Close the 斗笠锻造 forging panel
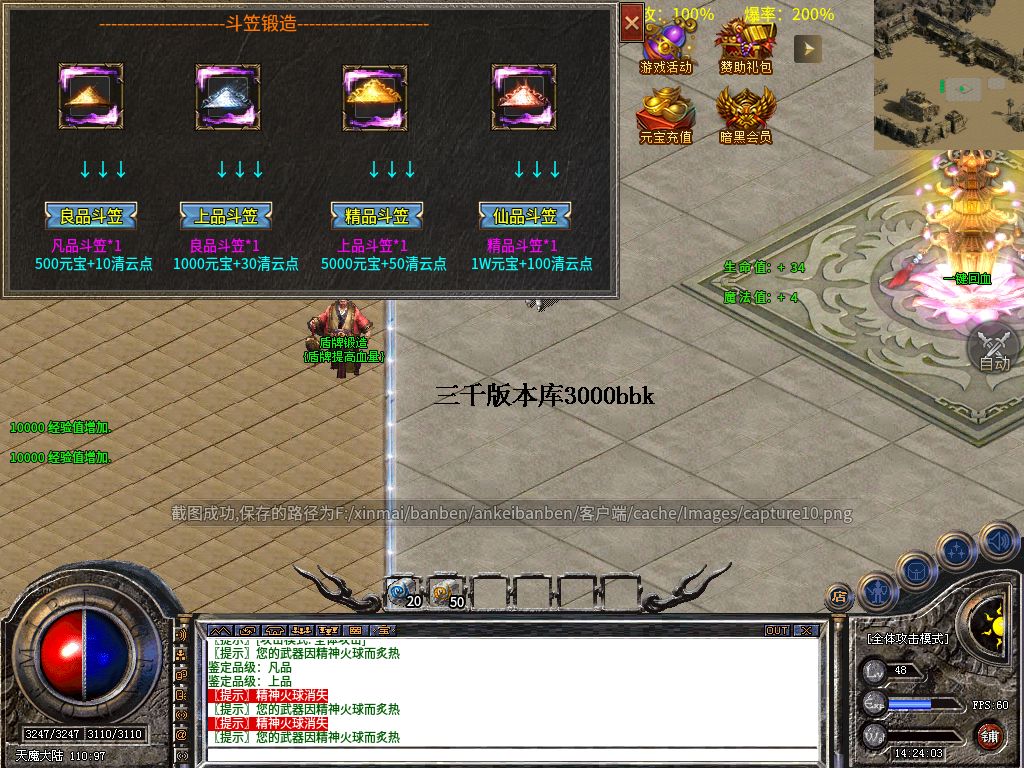1024x768 pixels. pos(631,22)
